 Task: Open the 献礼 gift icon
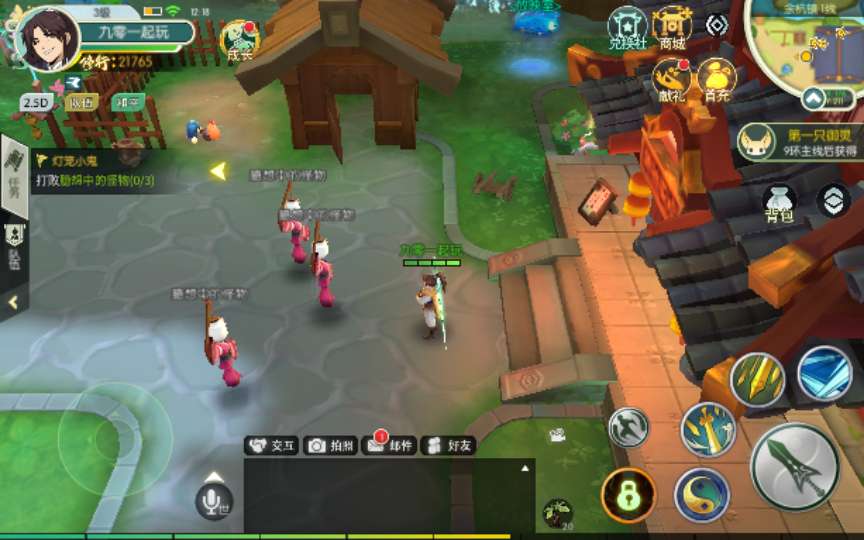tap(672, 79)
